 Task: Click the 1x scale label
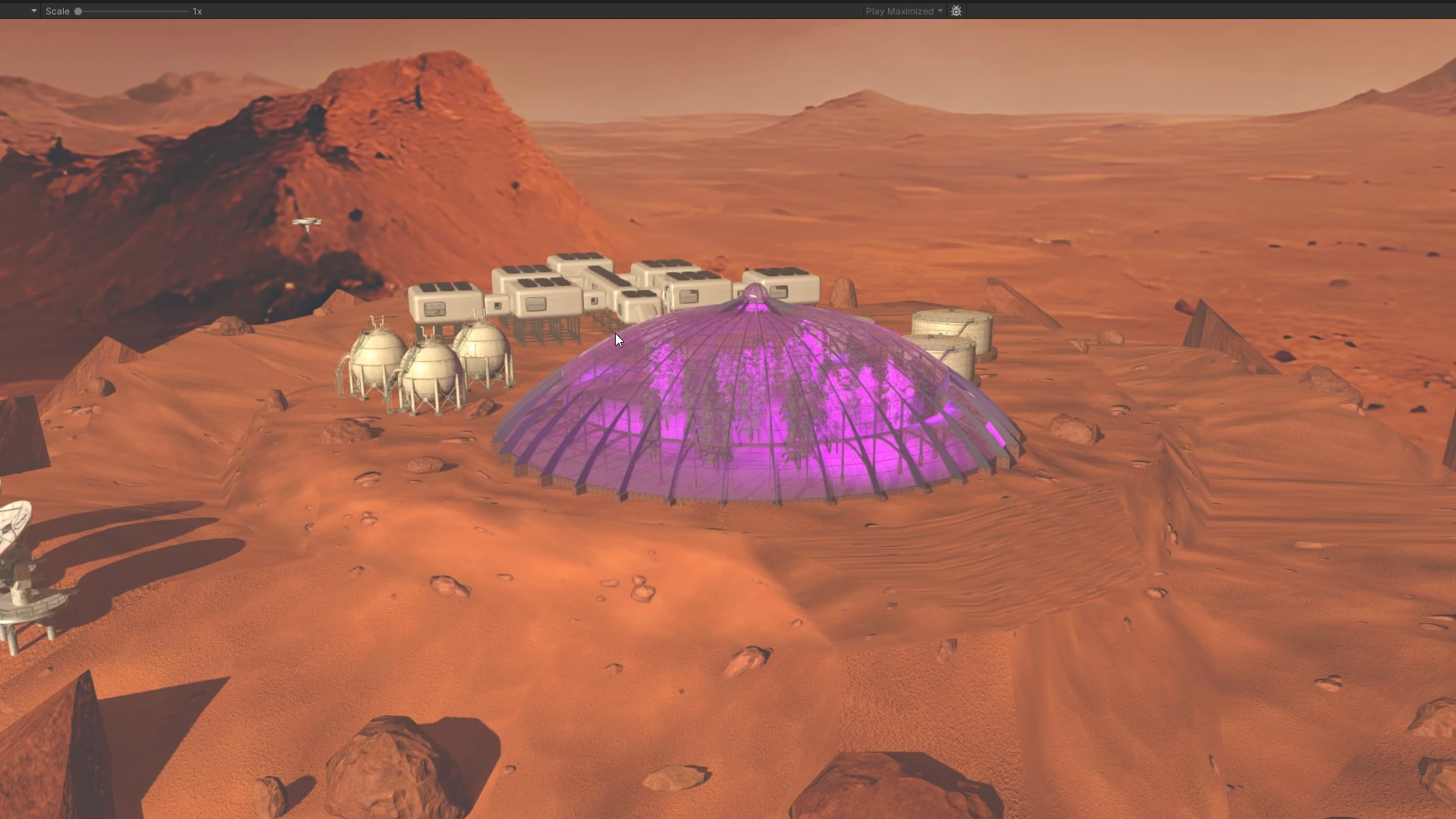point(198,11)
